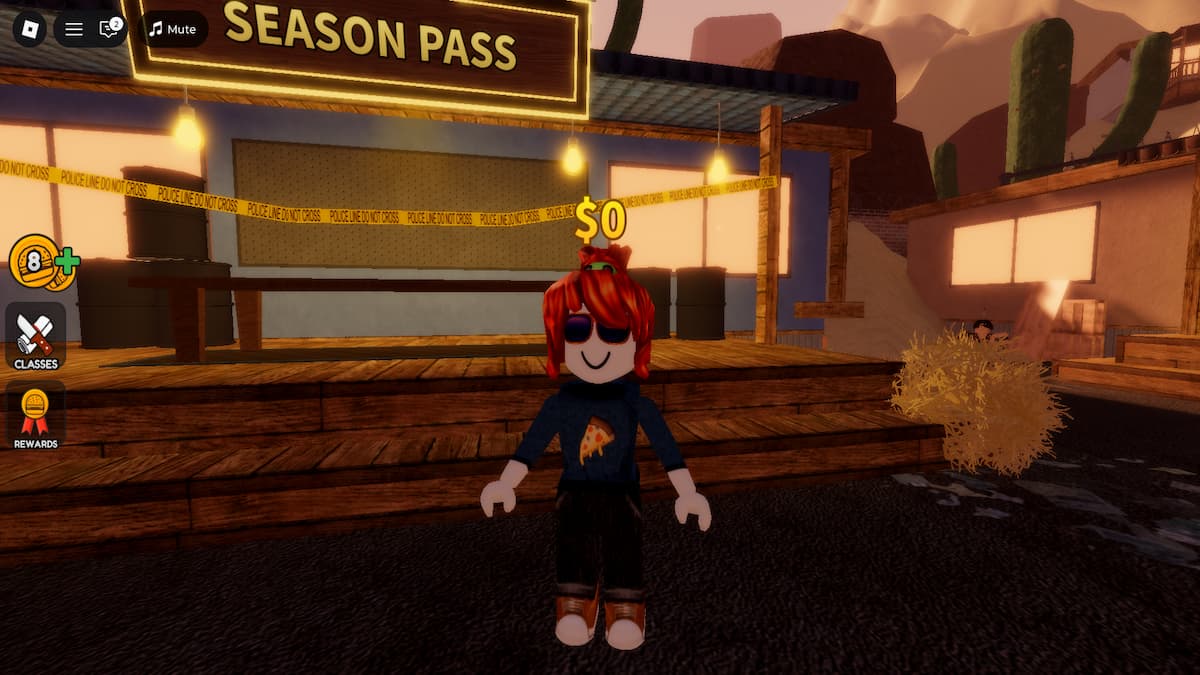
Task: Open the Classes menu
Action: click(35, 337)
